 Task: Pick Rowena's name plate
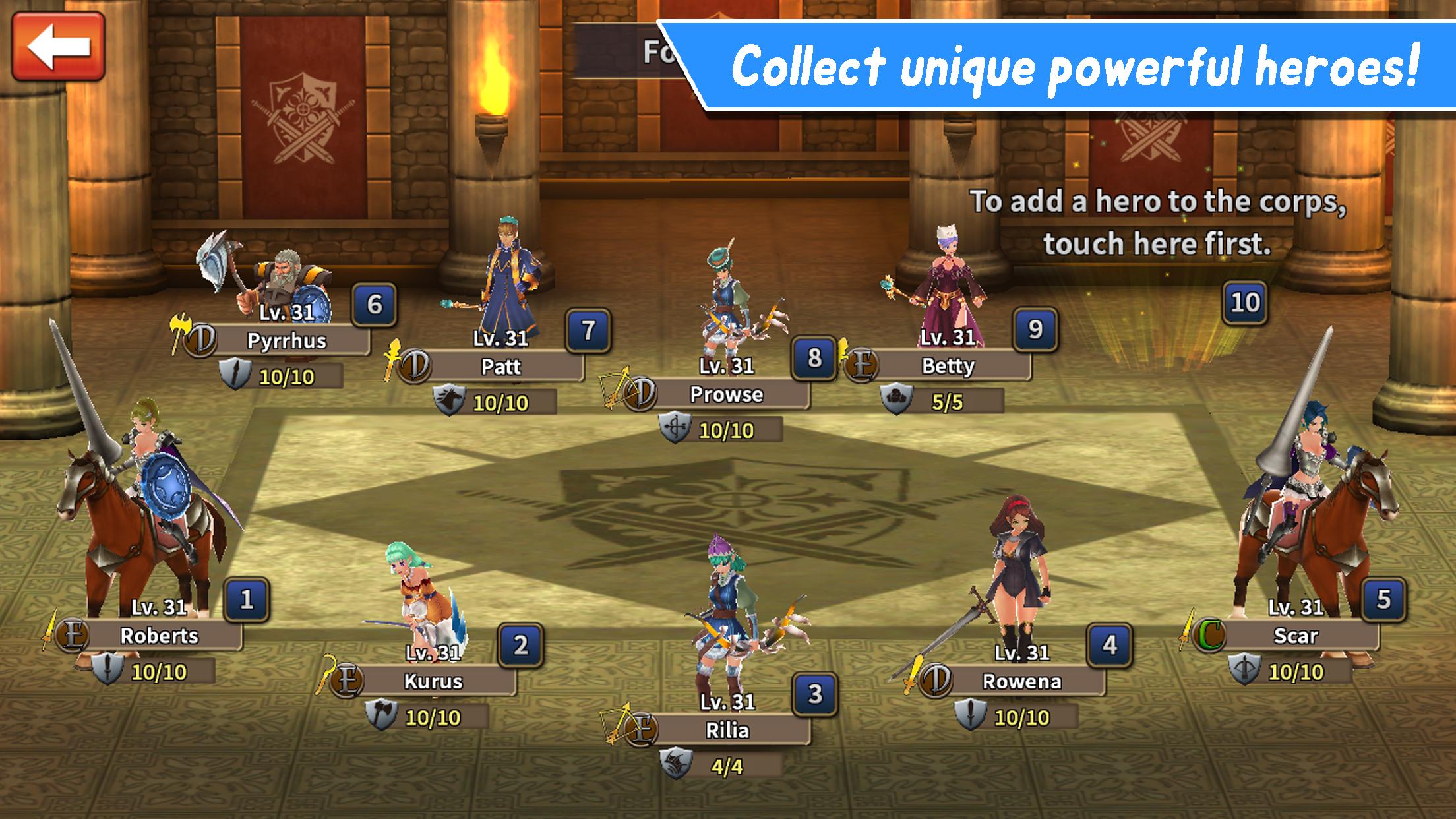(x=1021, y=681)
